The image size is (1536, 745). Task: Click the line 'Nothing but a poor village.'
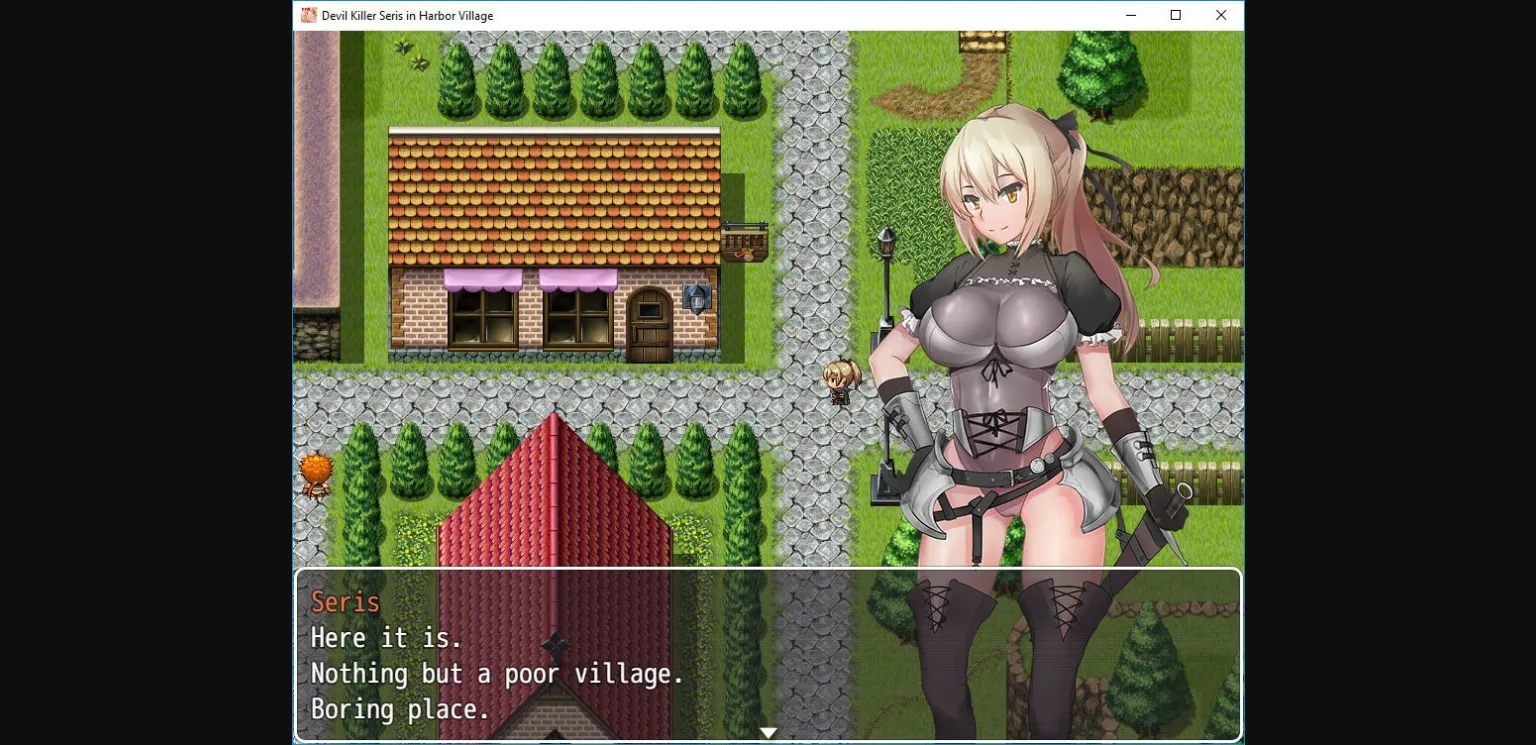(497, 674)
